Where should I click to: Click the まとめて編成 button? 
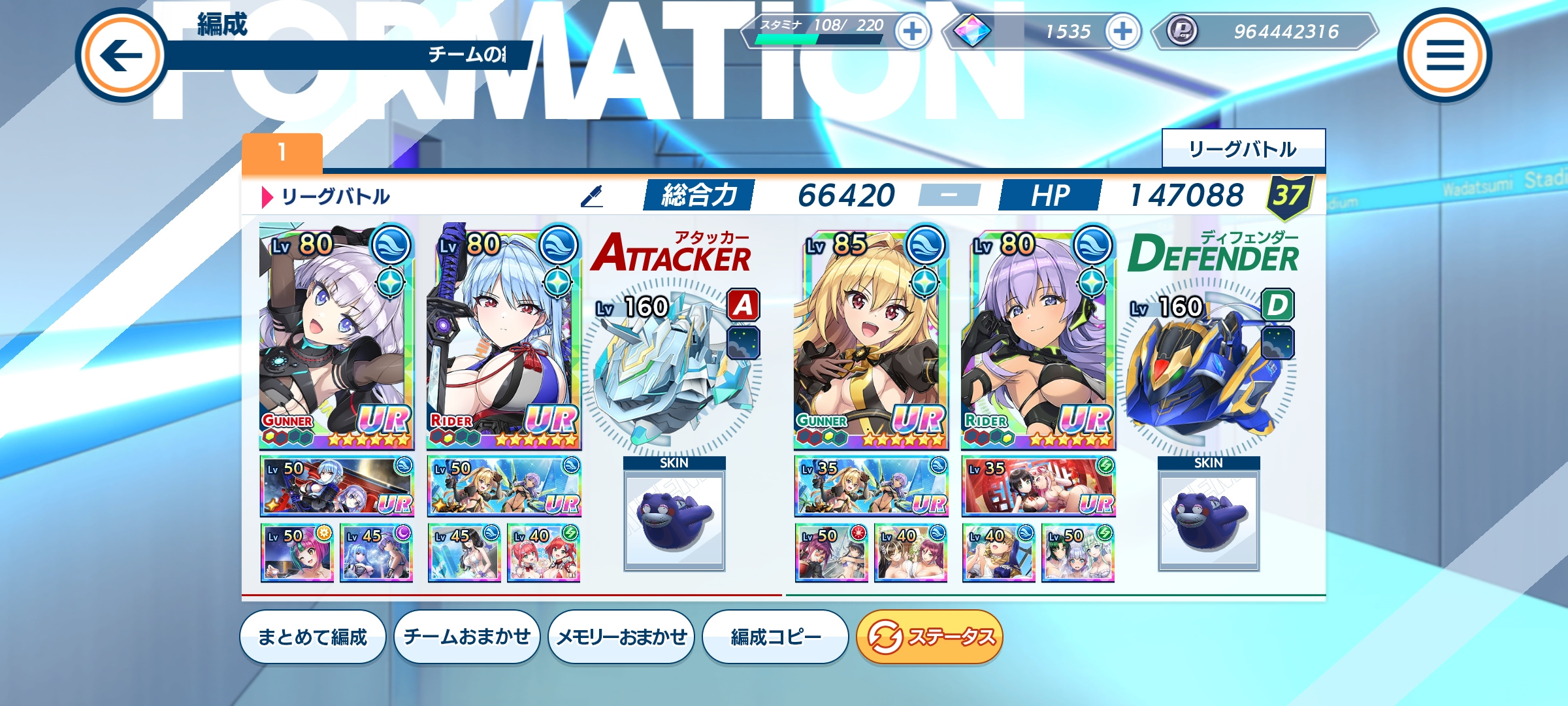tap(312, 637)
